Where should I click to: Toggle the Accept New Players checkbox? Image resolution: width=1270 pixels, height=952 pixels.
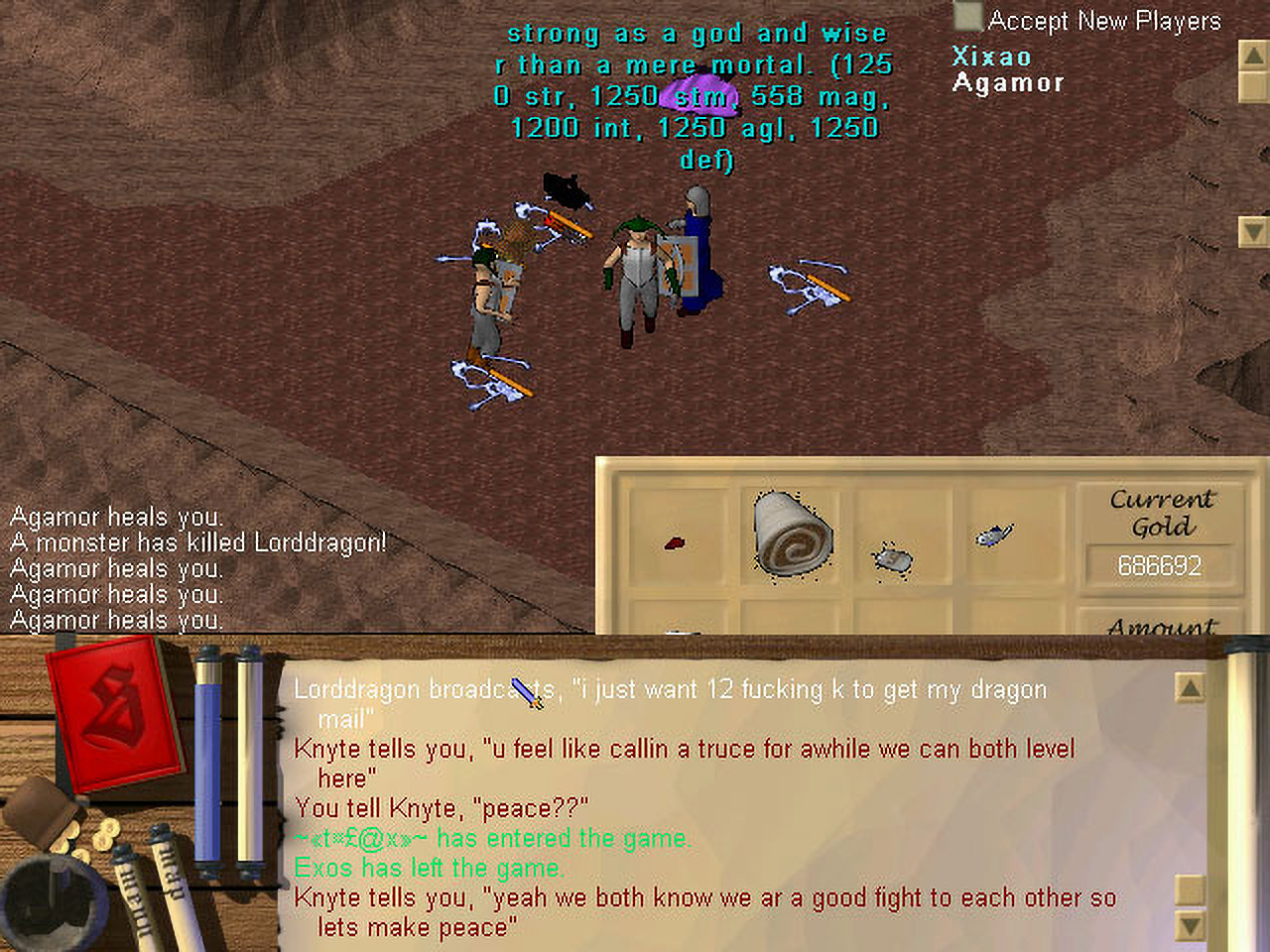(967, 18)
